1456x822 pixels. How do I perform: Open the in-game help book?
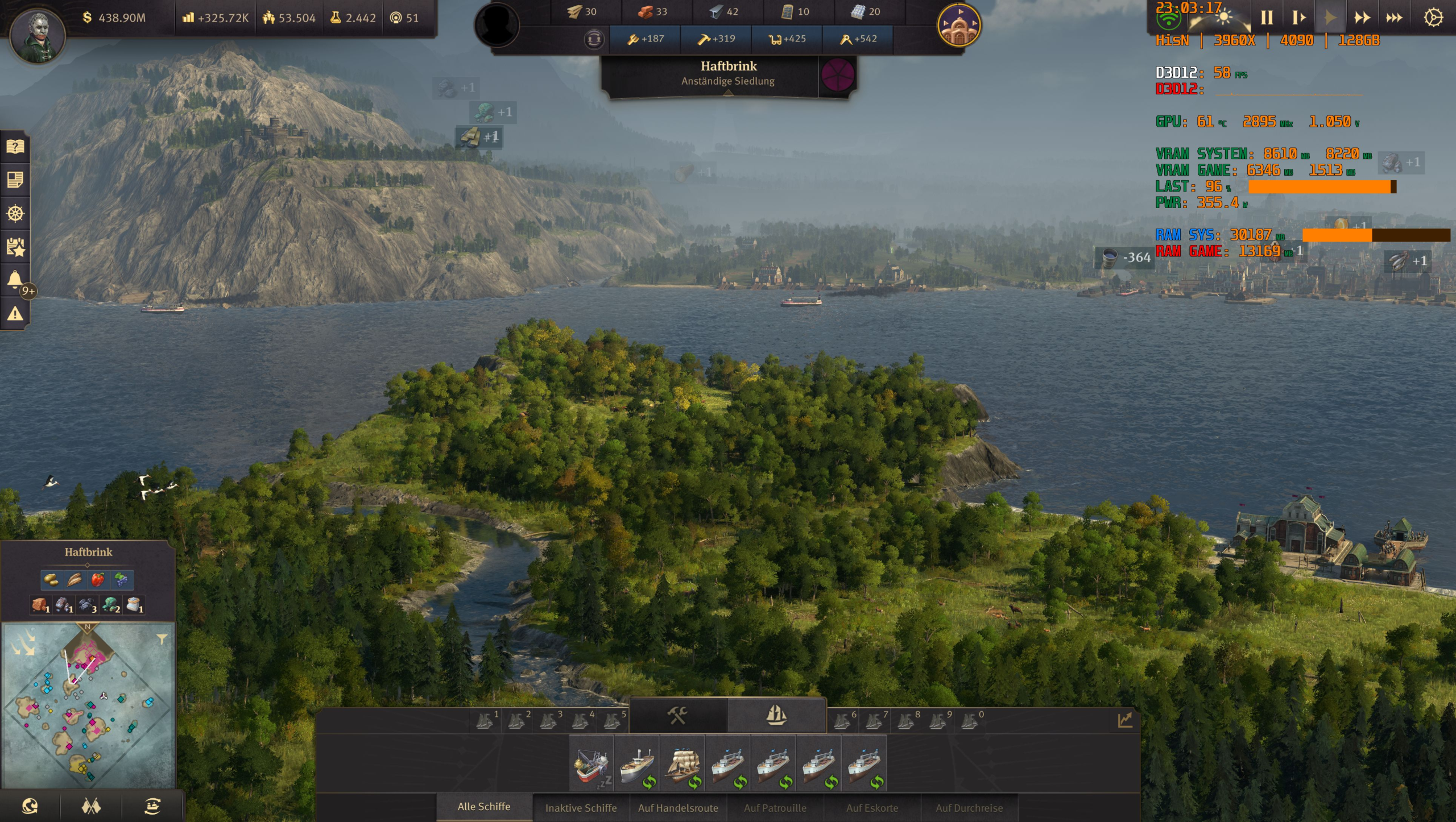[15, 147]
